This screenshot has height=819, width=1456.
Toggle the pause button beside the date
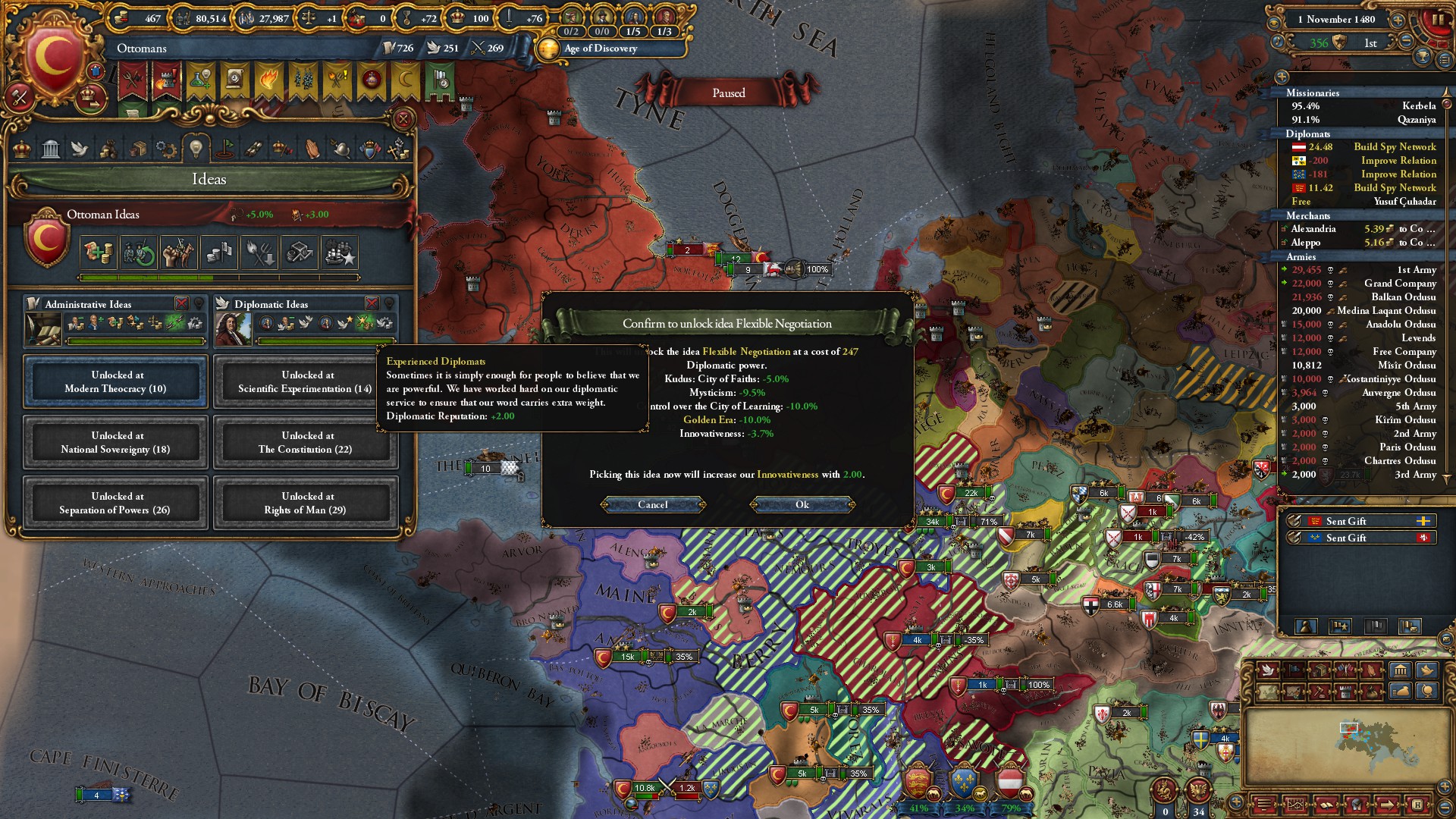[1438, 20]
